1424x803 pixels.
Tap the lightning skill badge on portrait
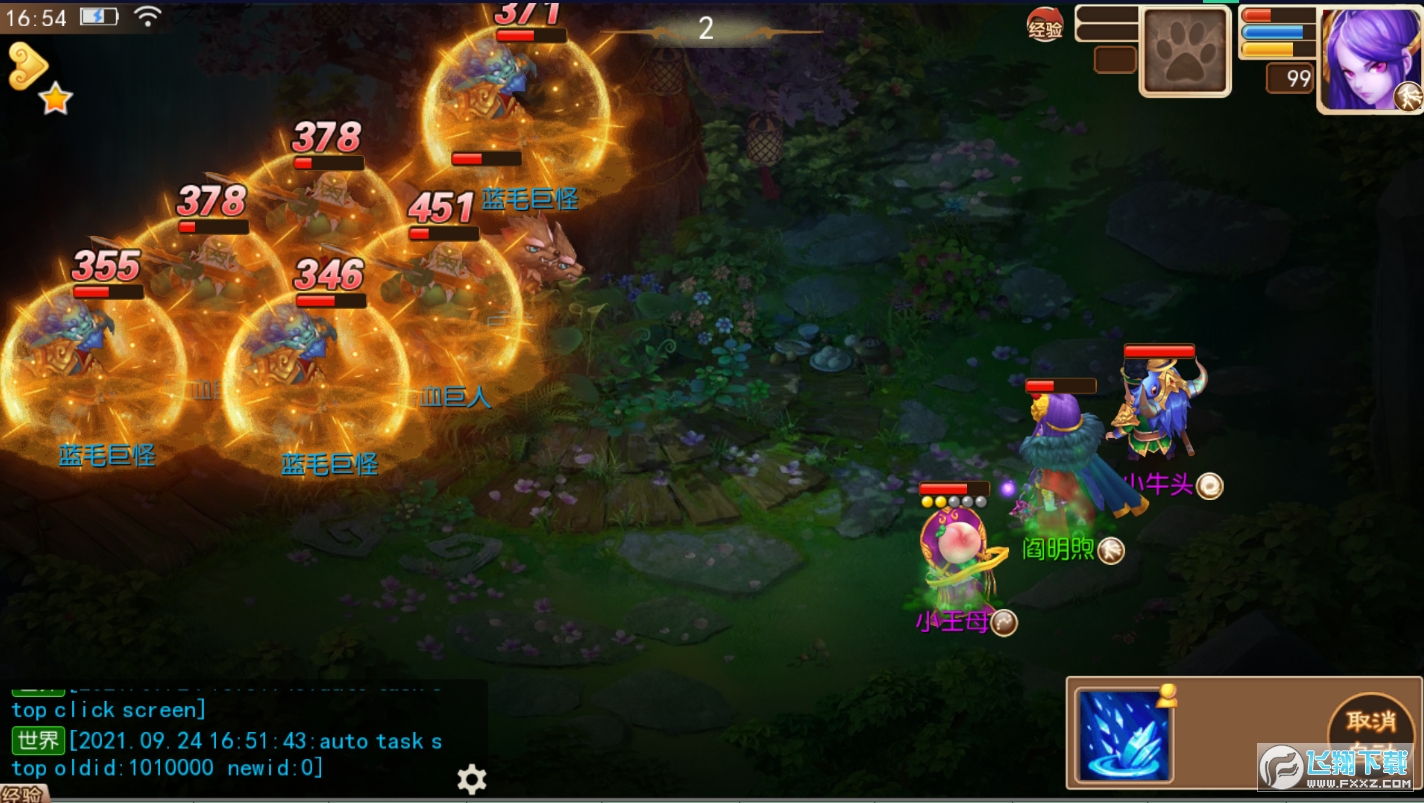(x=1408, y=97)
